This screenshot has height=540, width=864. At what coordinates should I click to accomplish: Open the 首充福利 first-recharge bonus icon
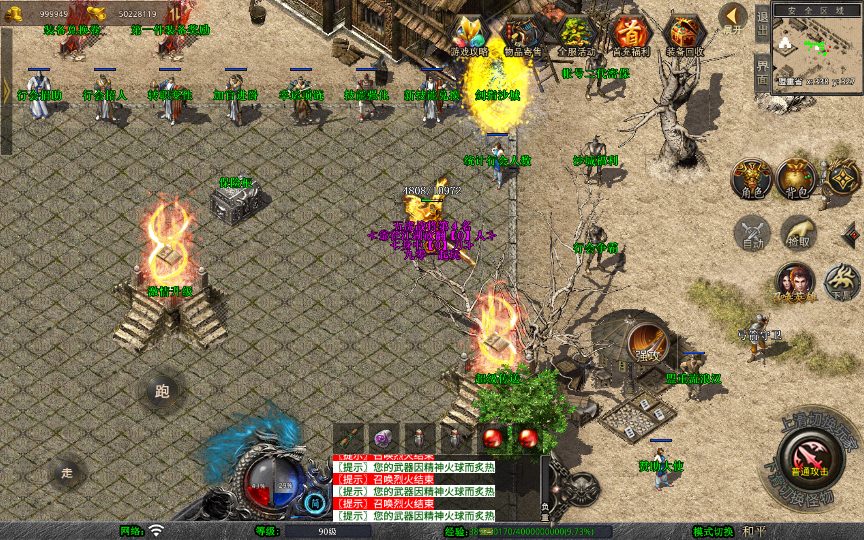click(x=629, y=33)
